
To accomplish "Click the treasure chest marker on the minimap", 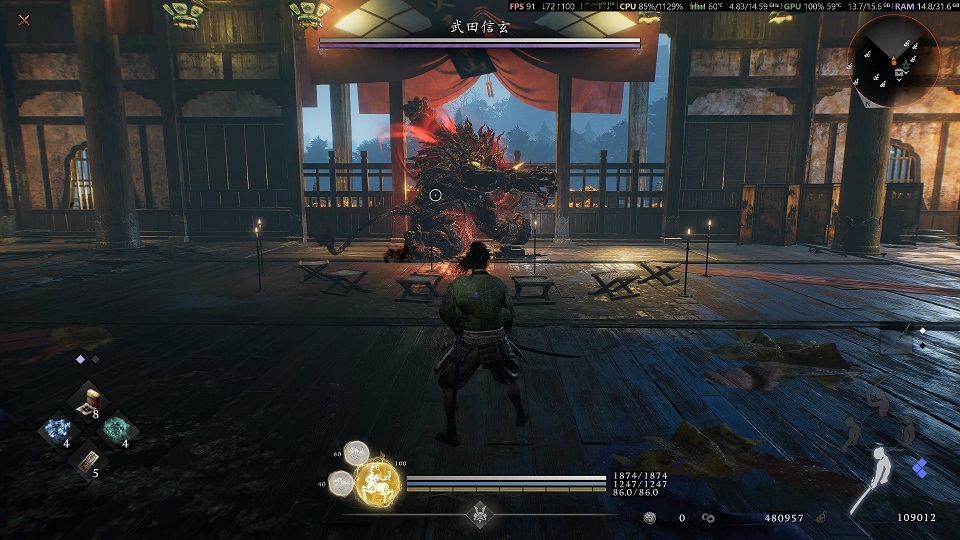I will [x=900, y=72].
